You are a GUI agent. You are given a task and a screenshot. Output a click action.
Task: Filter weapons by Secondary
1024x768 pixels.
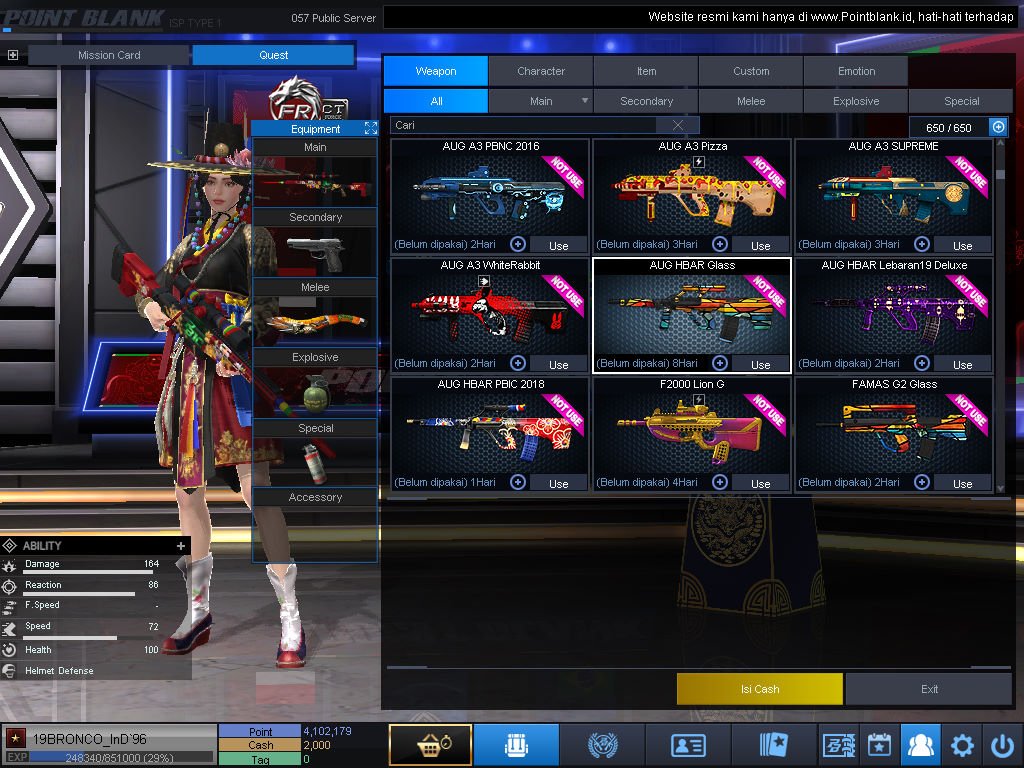click(x=646, y=101)
